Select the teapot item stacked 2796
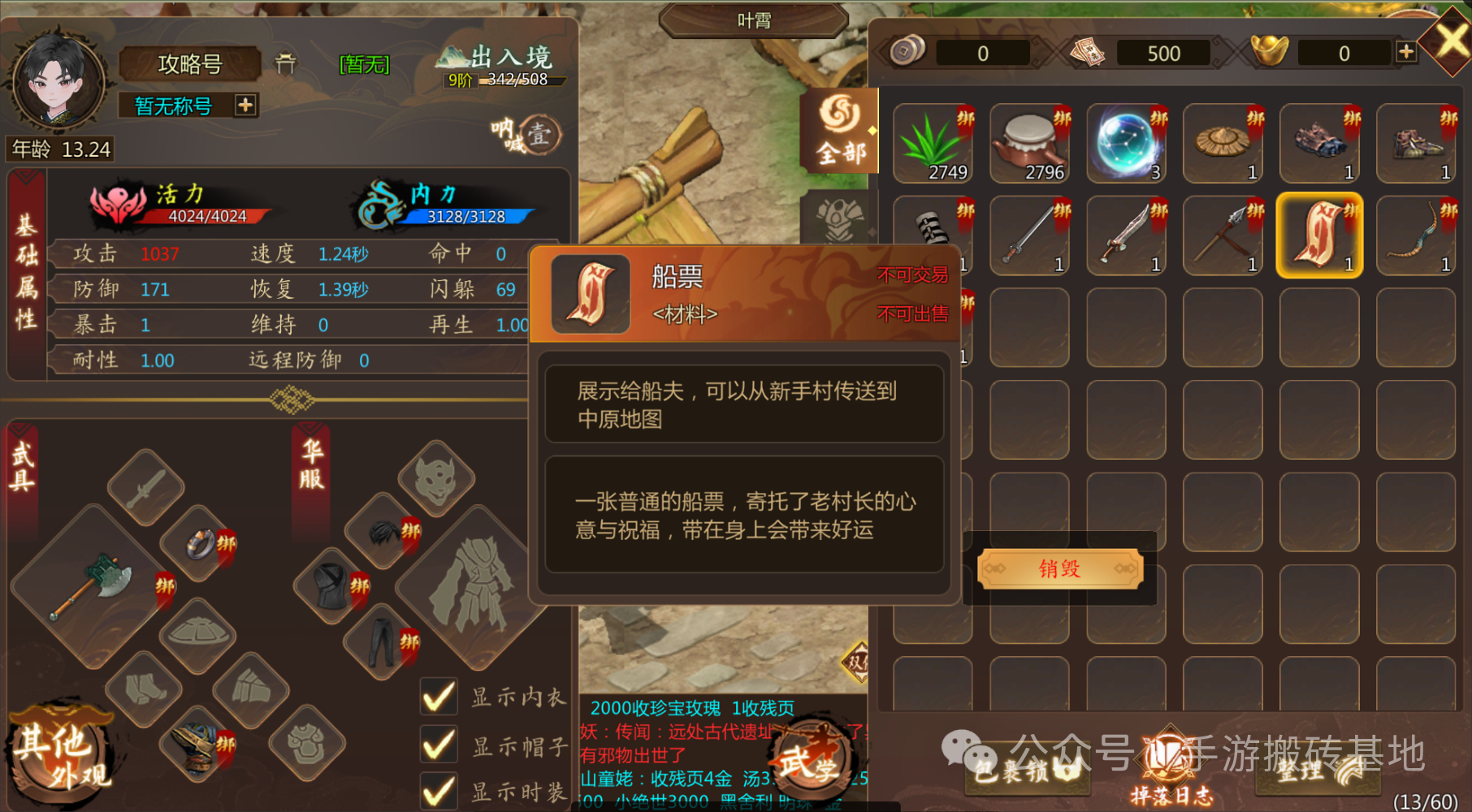Screen dimensions: 1472x812 pos(1030,145)
